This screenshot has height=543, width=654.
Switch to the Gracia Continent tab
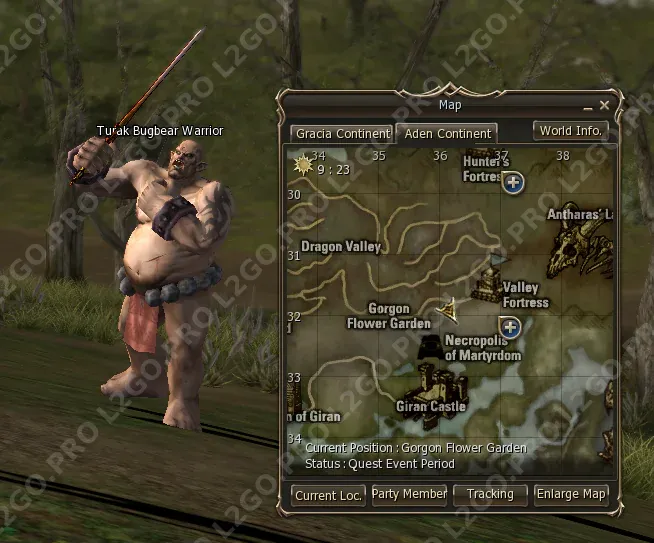[342, 133]
